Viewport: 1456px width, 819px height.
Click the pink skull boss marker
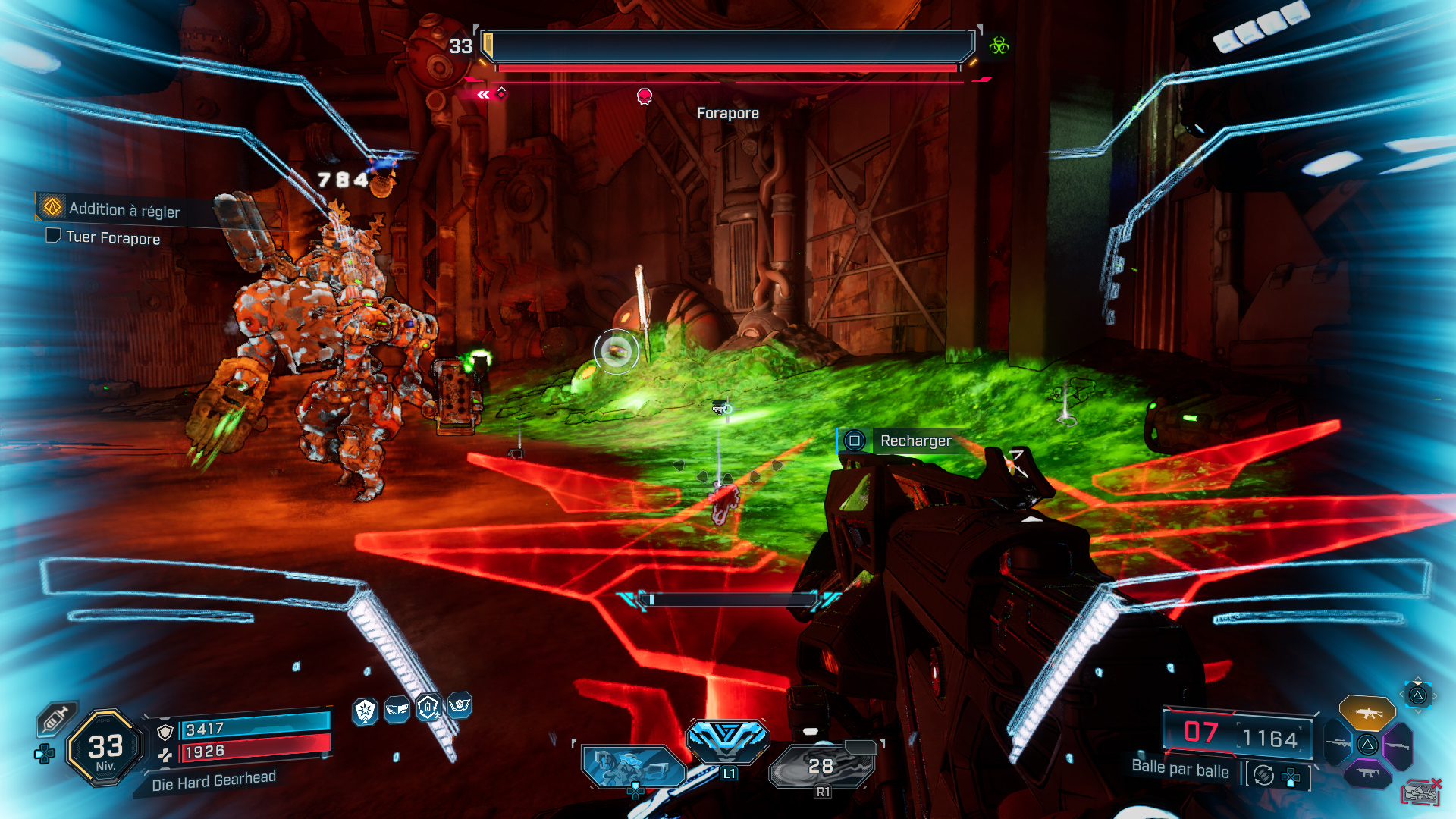(x=645, y=96)
